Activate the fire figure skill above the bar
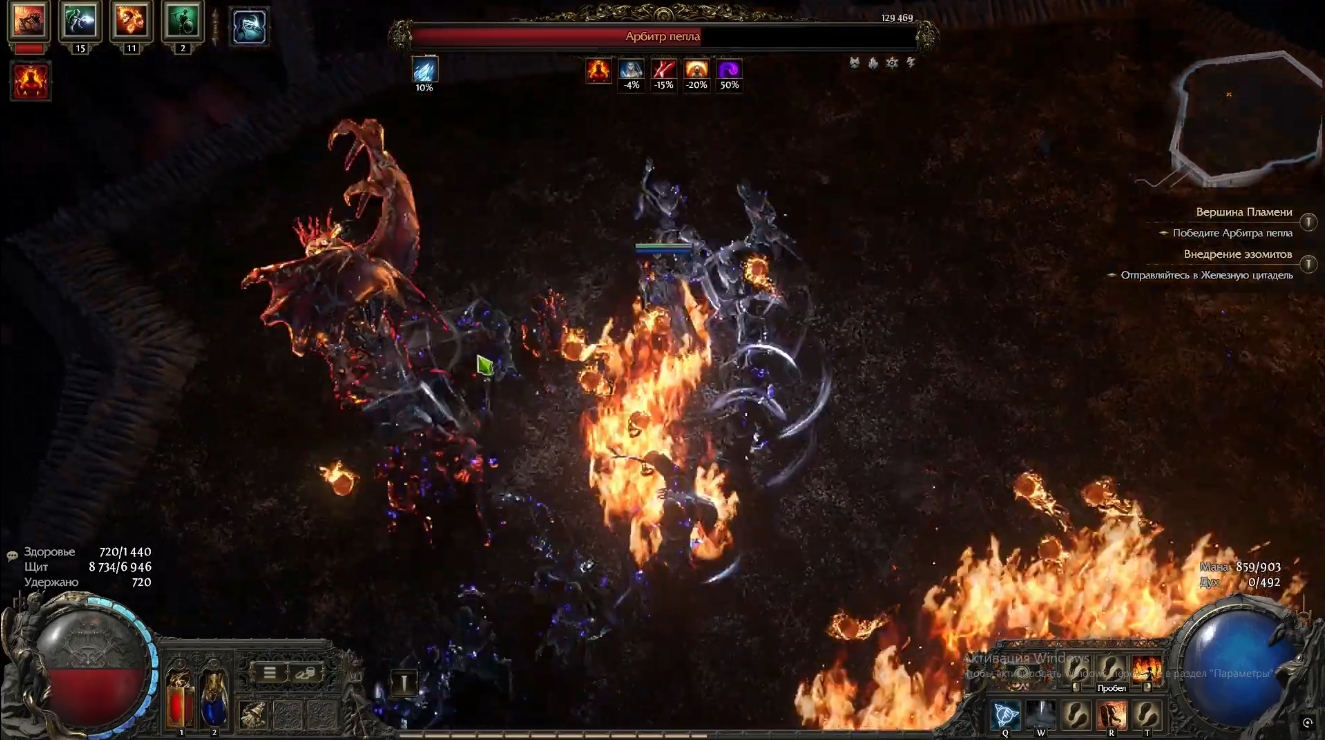1325x740 pixels. (x=1146, y=669)
